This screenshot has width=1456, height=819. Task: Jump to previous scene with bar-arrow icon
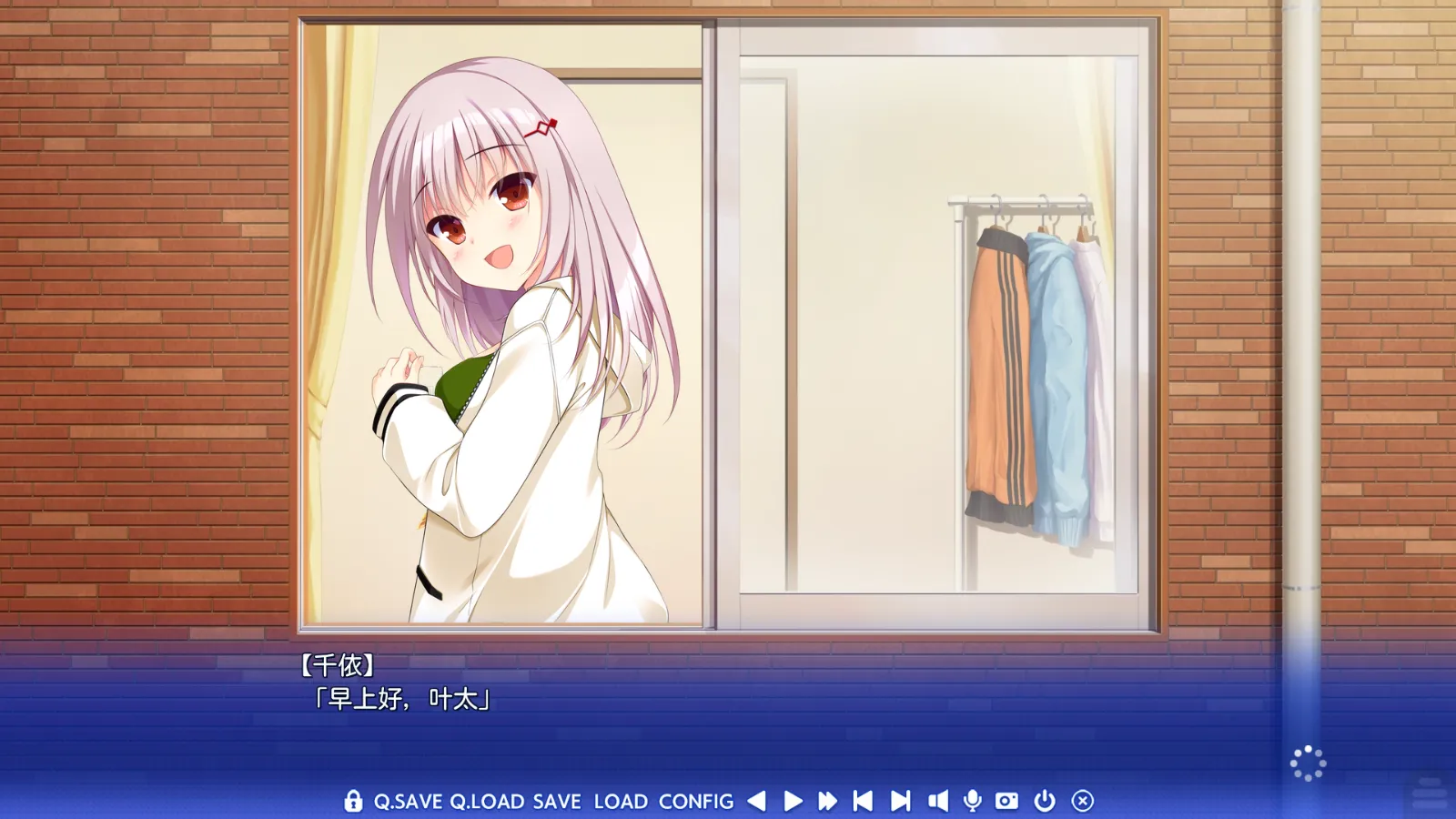863,801
